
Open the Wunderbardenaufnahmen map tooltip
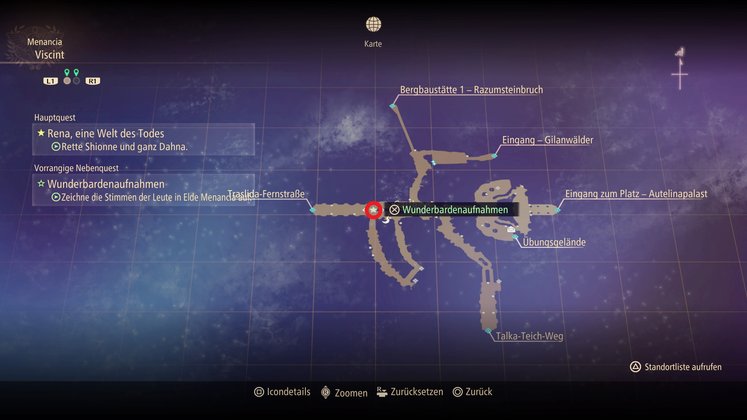[x=448, y=210]
